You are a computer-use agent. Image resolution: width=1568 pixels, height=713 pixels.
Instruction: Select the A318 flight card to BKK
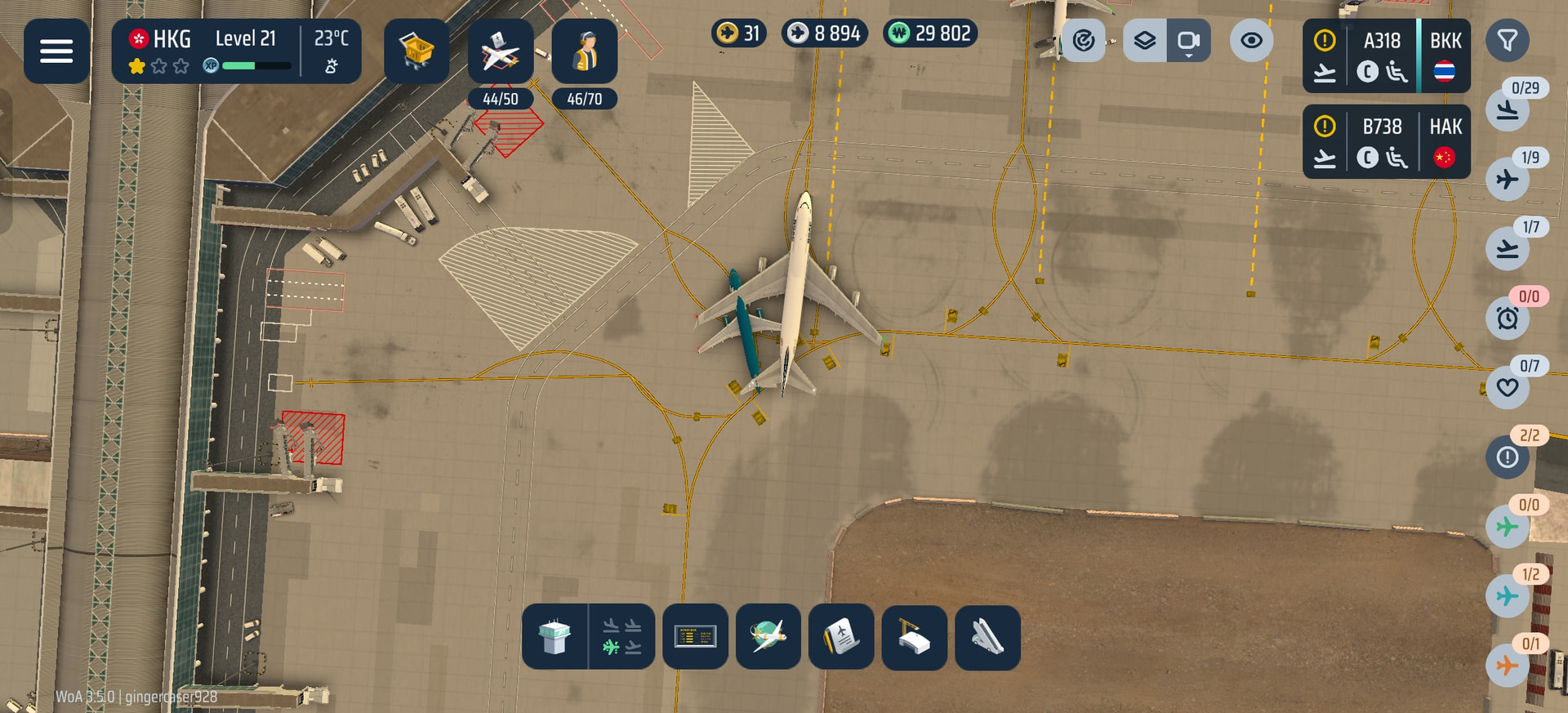(x=1386, y=56)
